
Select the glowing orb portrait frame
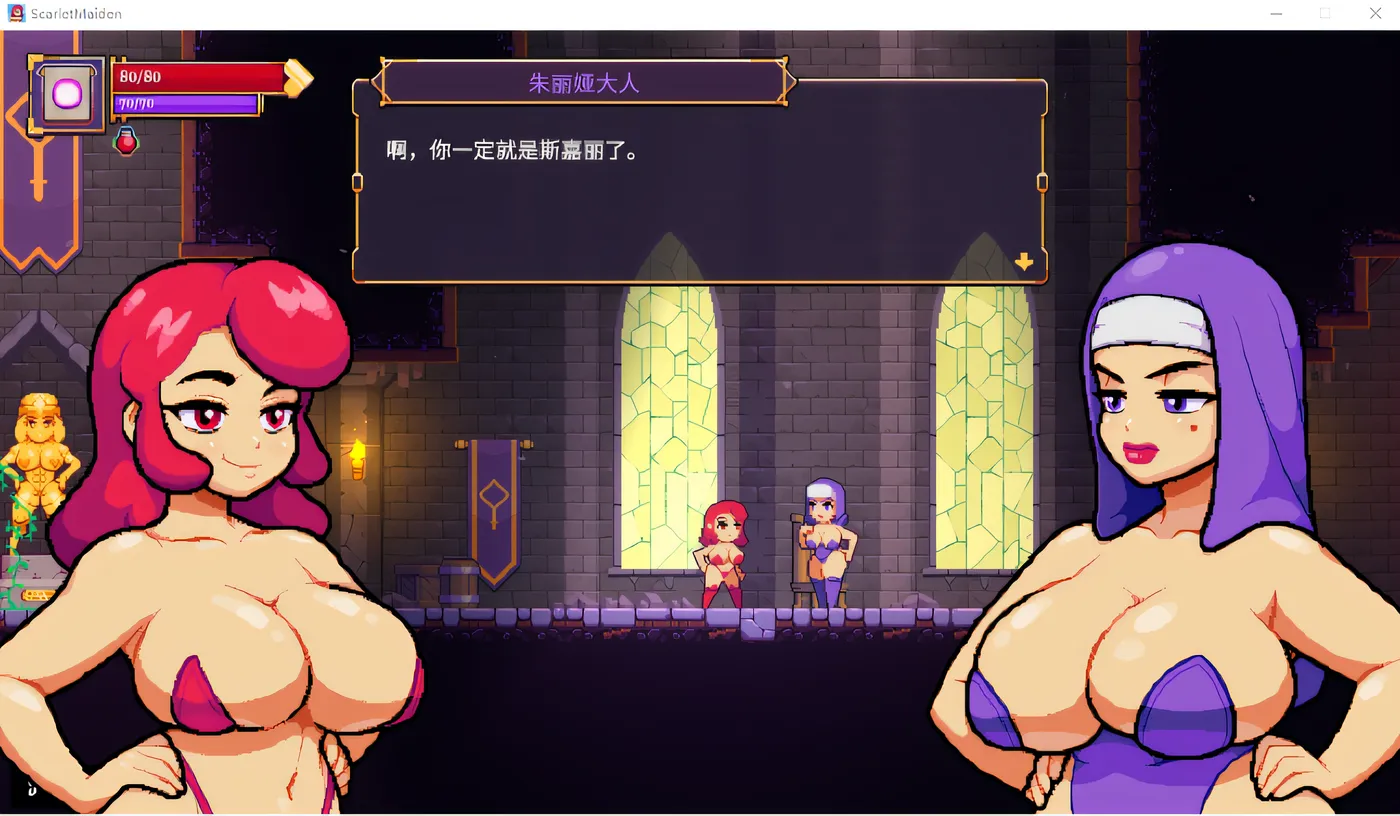[65, 94]
